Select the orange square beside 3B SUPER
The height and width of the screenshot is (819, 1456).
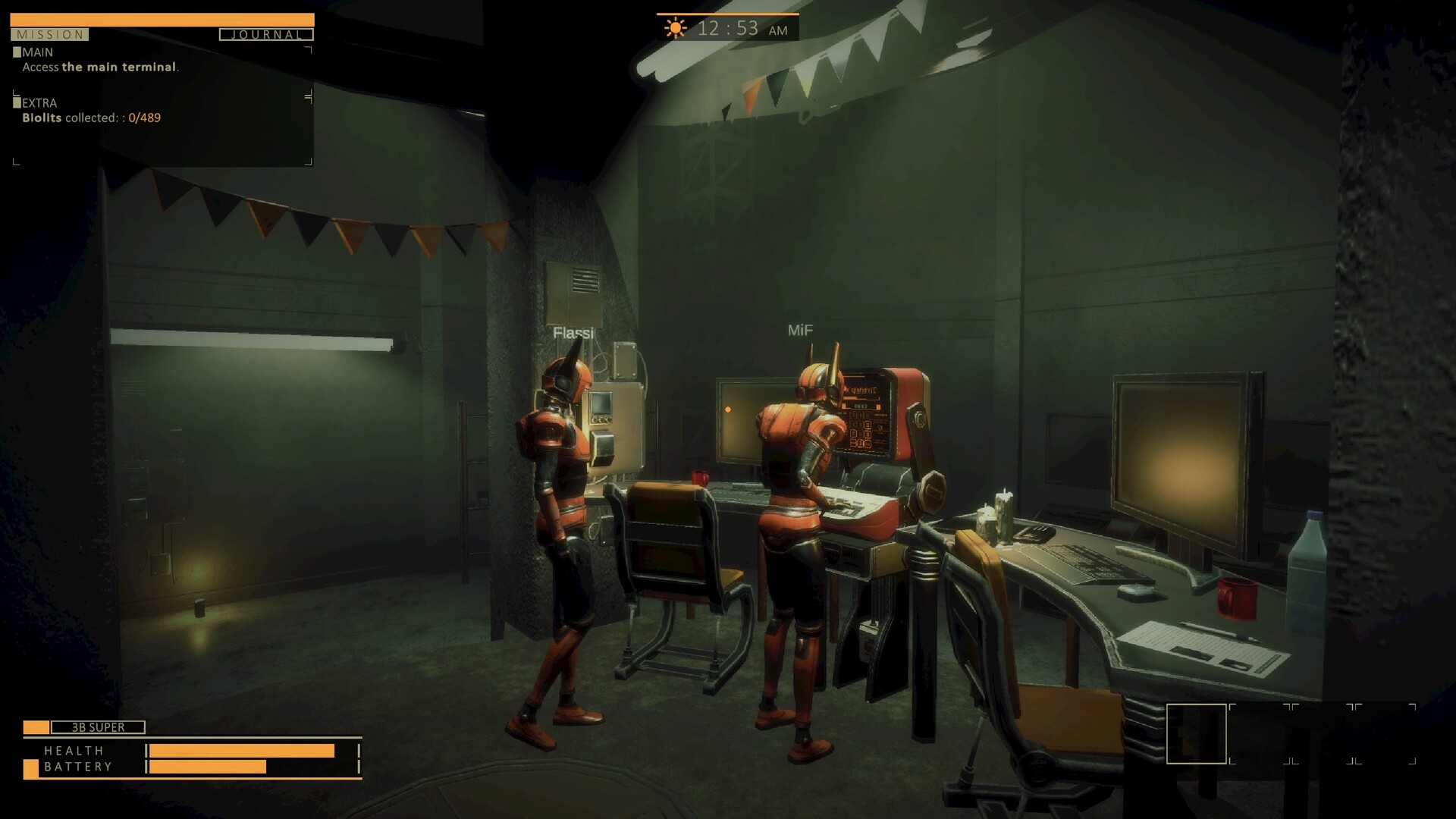pos(36,726)
